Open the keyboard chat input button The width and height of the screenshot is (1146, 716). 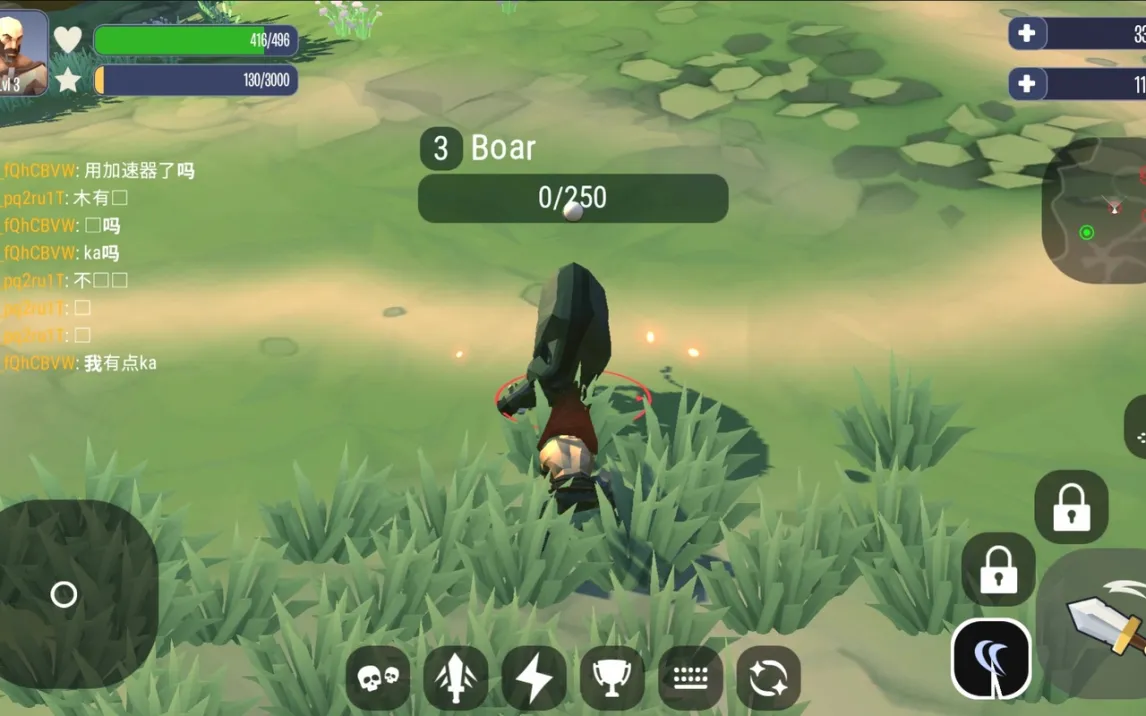click(690, 678)
